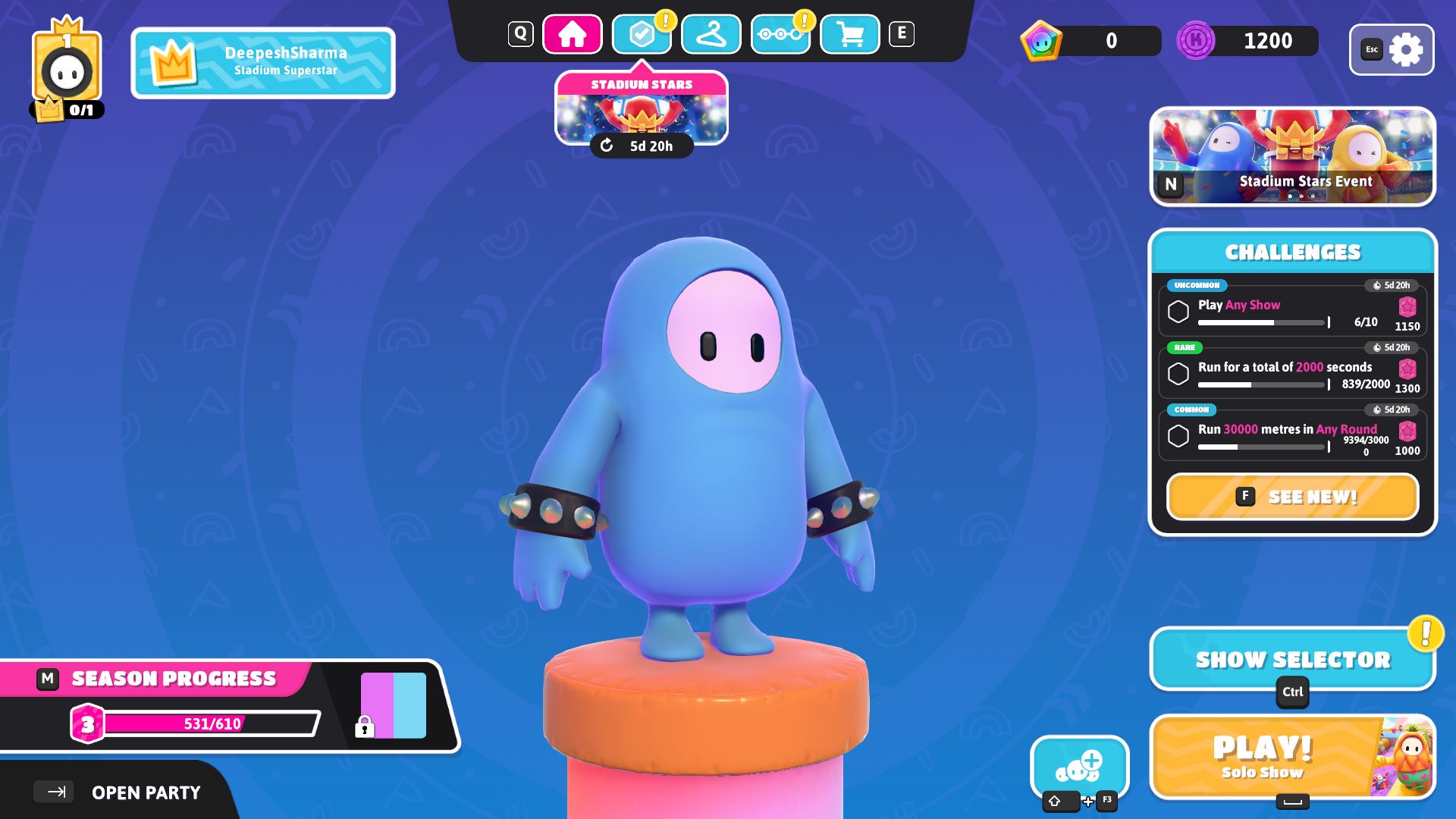Open the season pass progression tab
This screenshot has height=819, width=1456.
click(780, 35)
